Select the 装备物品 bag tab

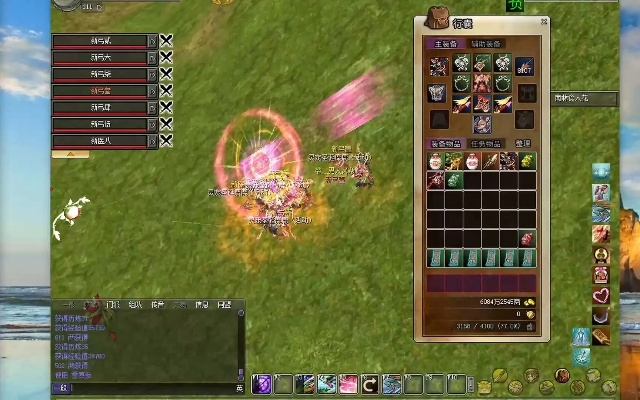tap(444, 144)
